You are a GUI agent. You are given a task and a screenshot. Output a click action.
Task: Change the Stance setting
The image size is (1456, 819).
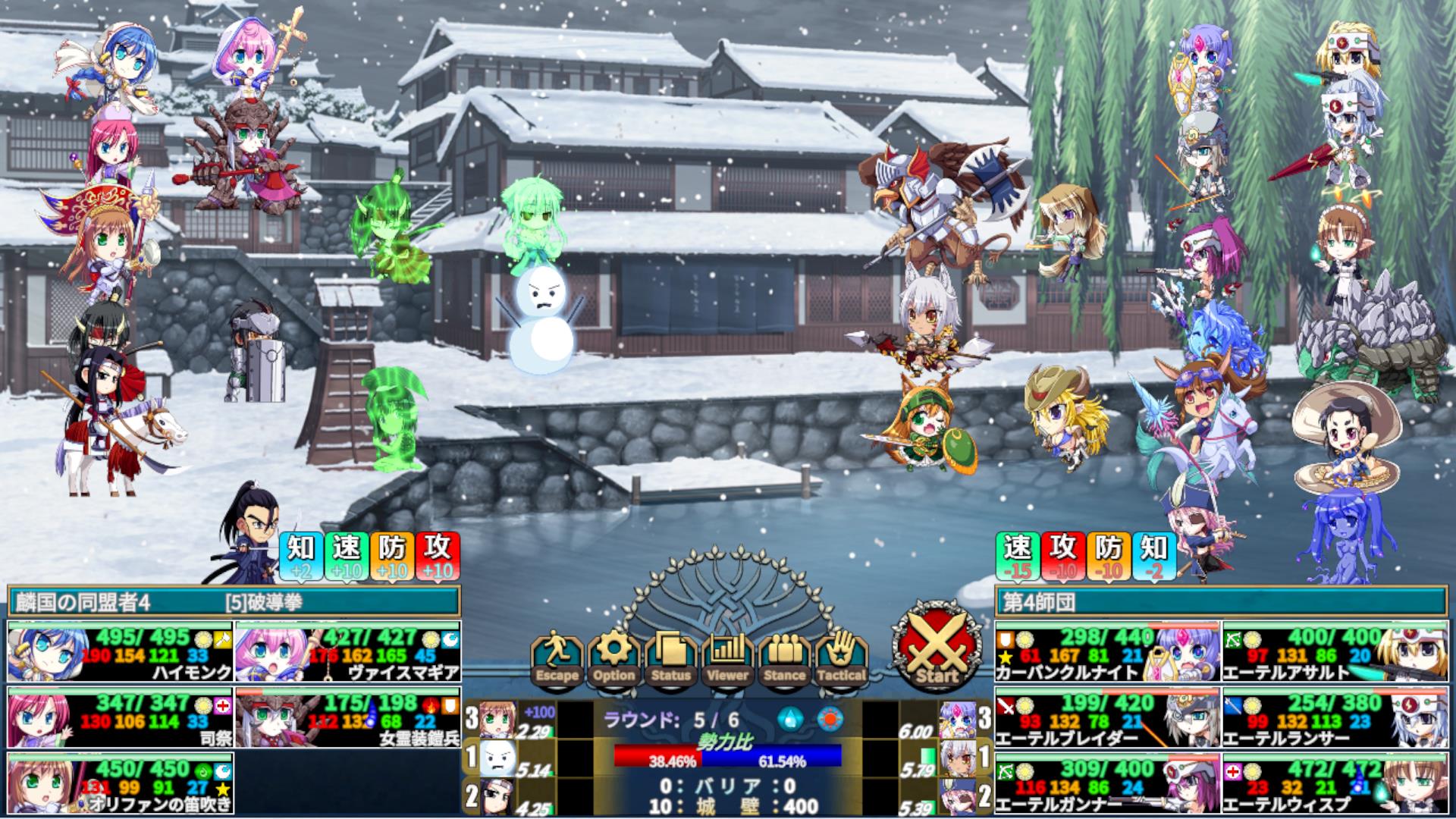point(784,658)
